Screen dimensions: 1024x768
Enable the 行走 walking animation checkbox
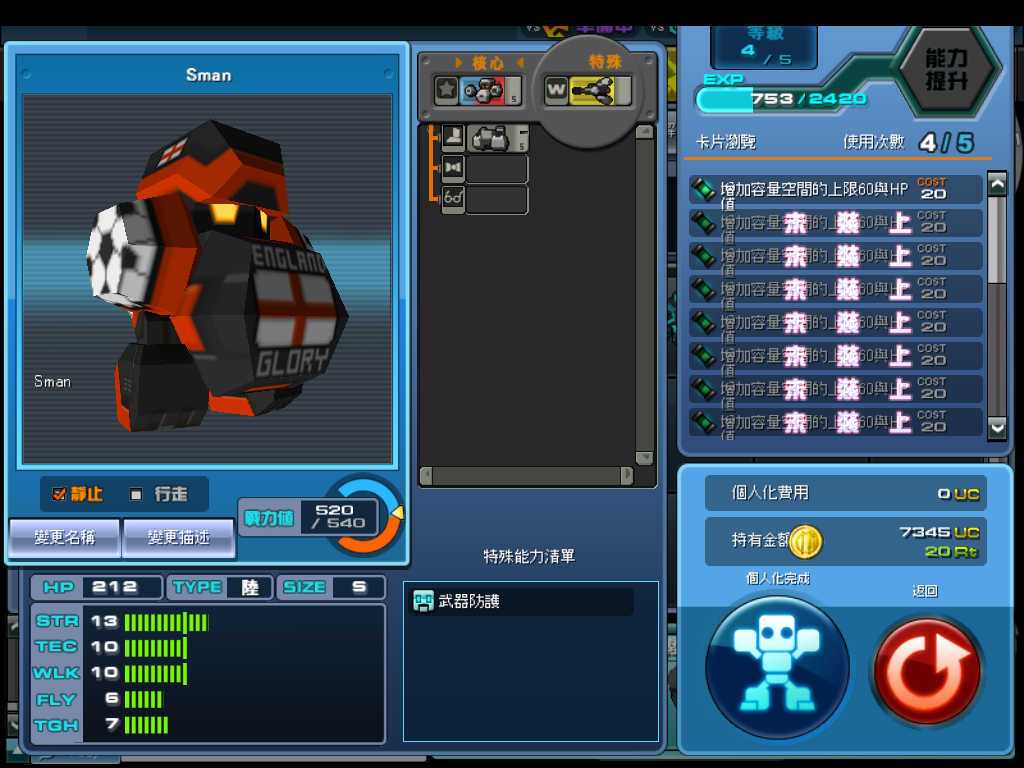[136, 494]
